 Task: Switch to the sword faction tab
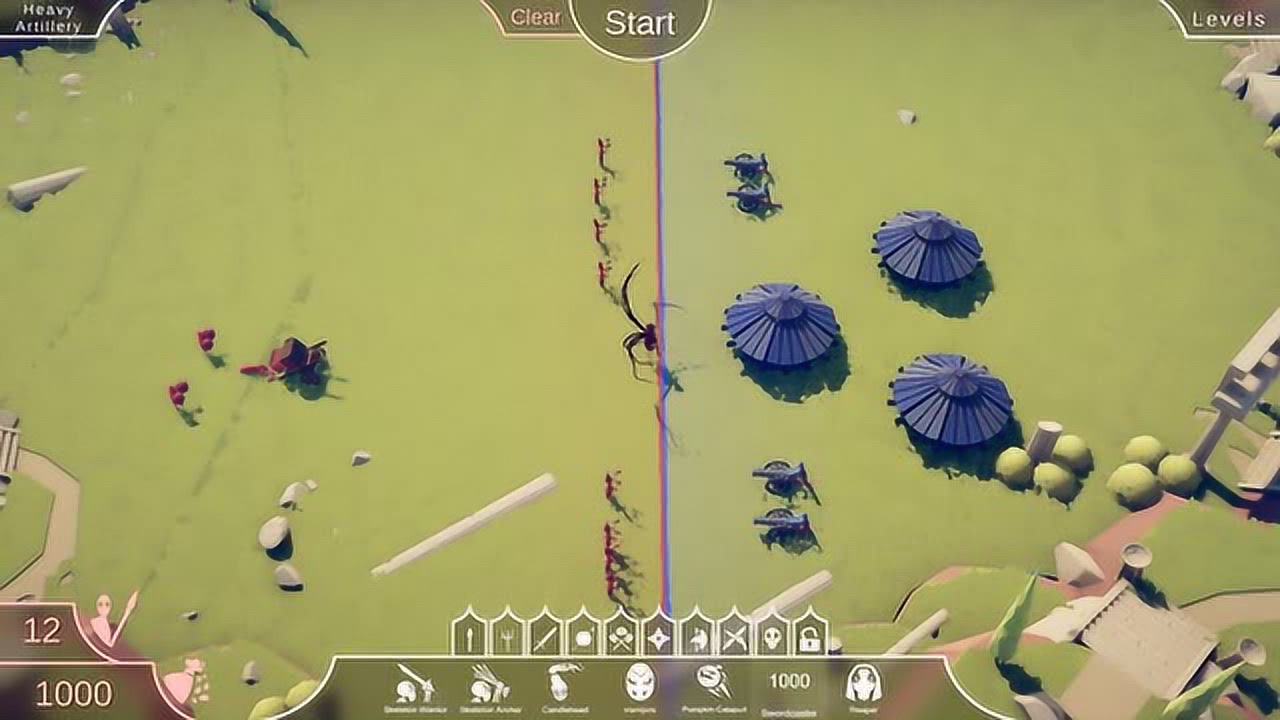point(545,636)
